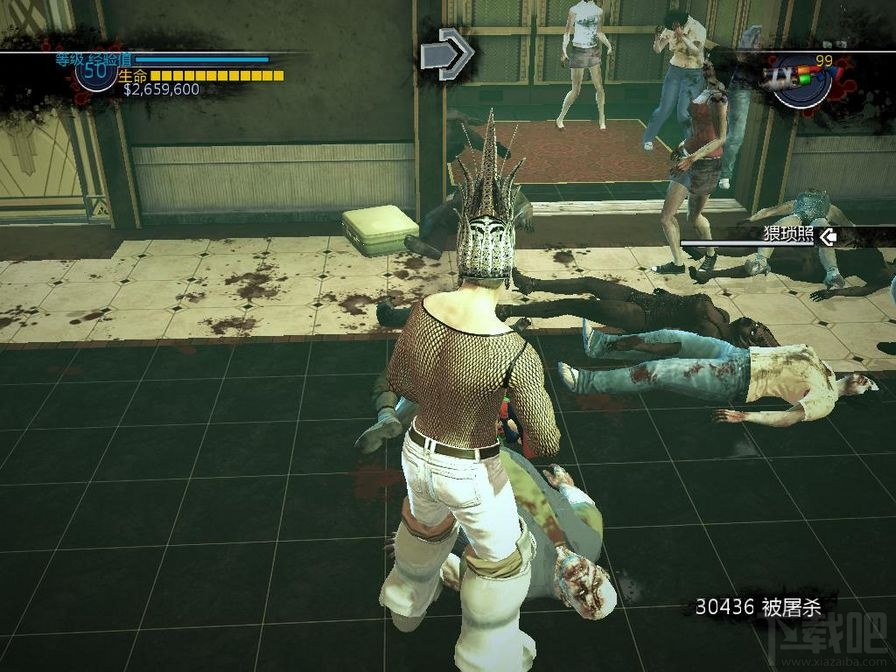Click the objective direction arrow indicator

[x=446, y=54]
